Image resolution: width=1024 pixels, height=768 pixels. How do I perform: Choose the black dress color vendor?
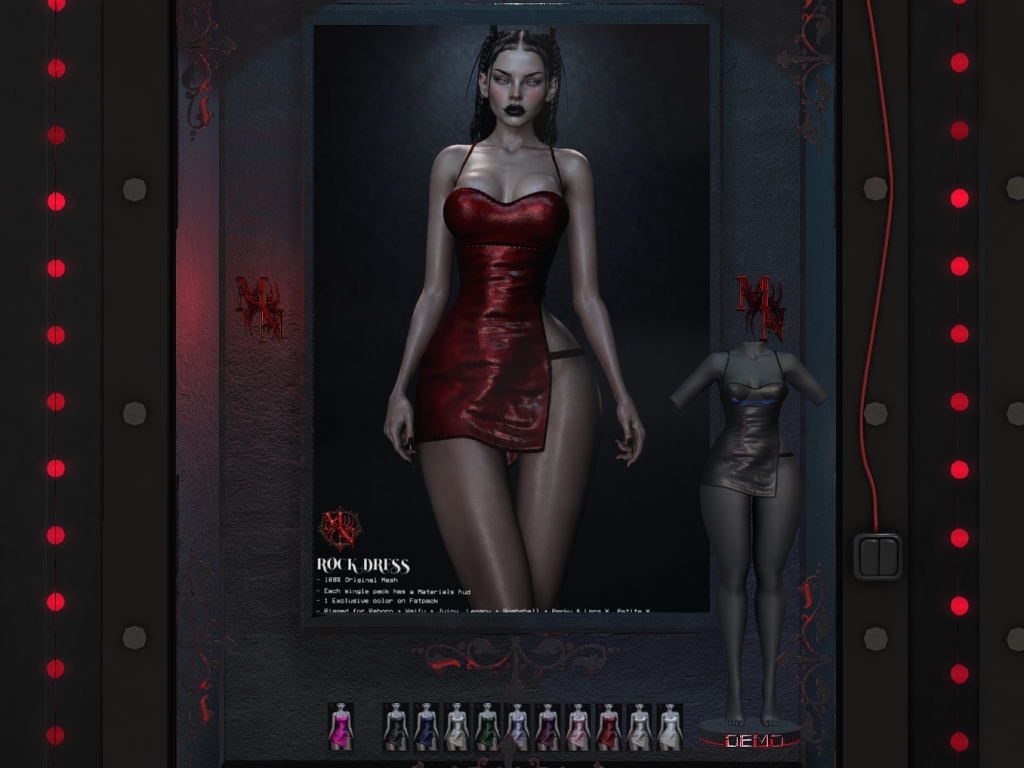pos(396,726)
